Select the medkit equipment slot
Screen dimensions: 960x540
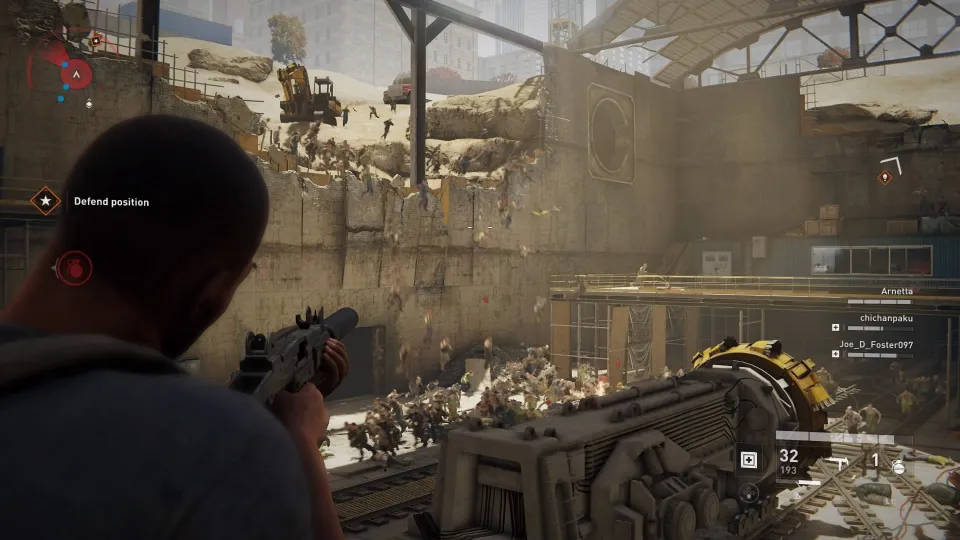point(749,459)
